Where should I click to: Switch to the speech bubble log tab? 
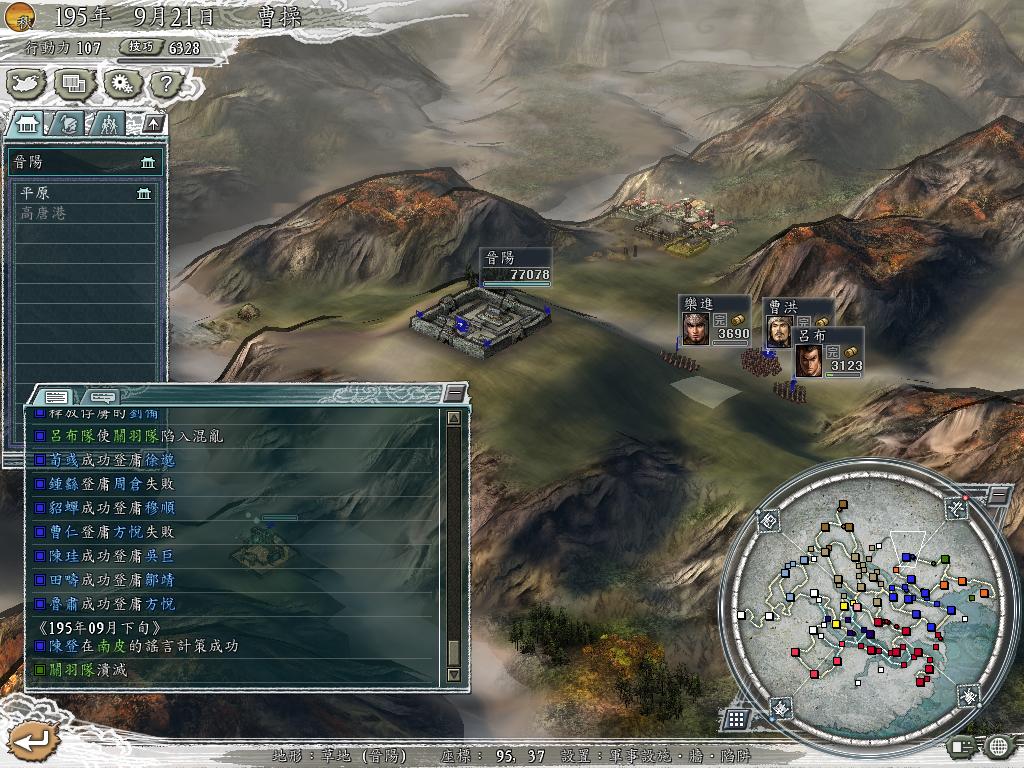[x=102, y=396]
